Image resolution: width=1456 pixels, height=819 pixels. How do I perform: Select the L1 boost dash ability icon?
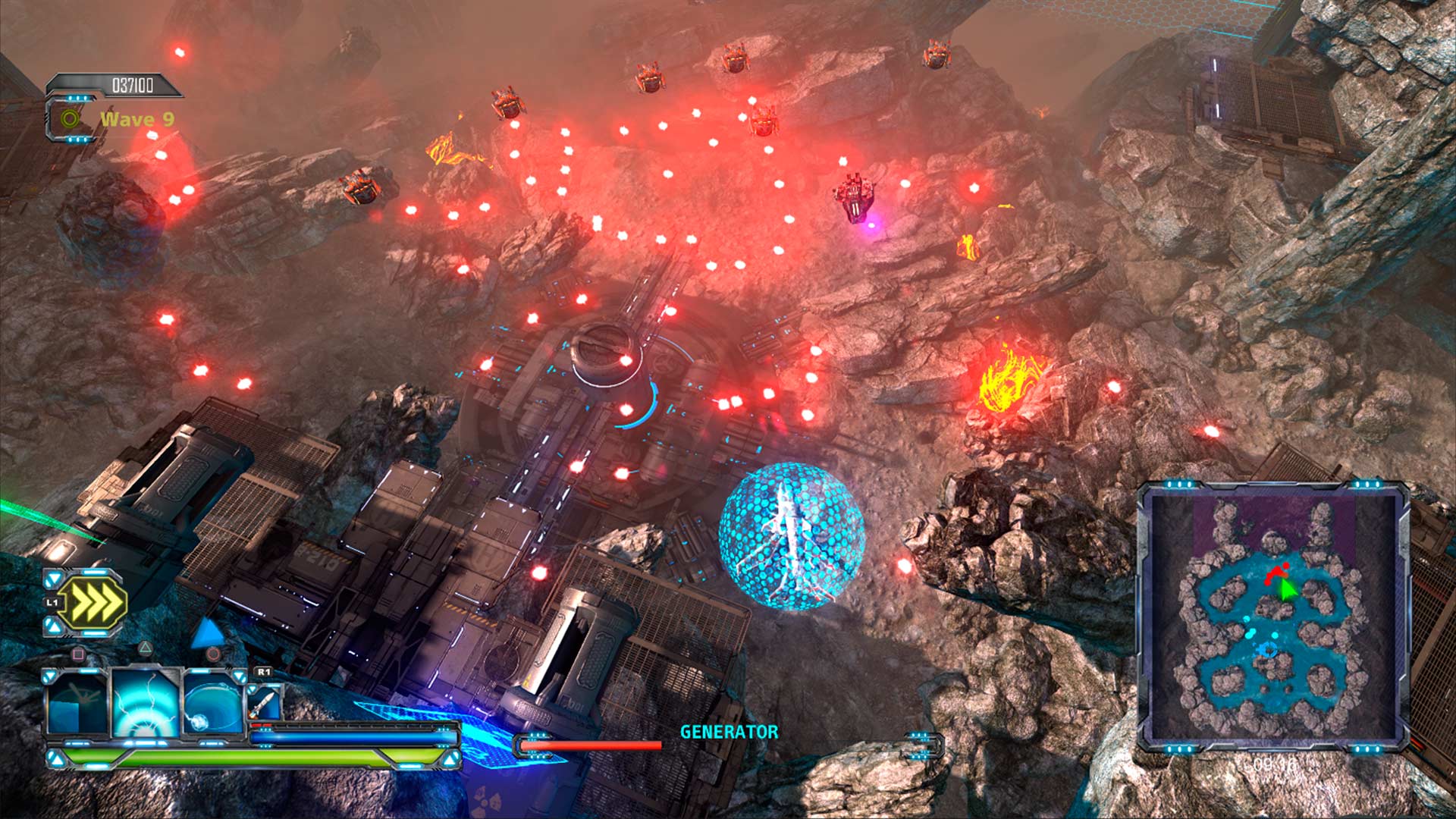(x=94, y=601)
